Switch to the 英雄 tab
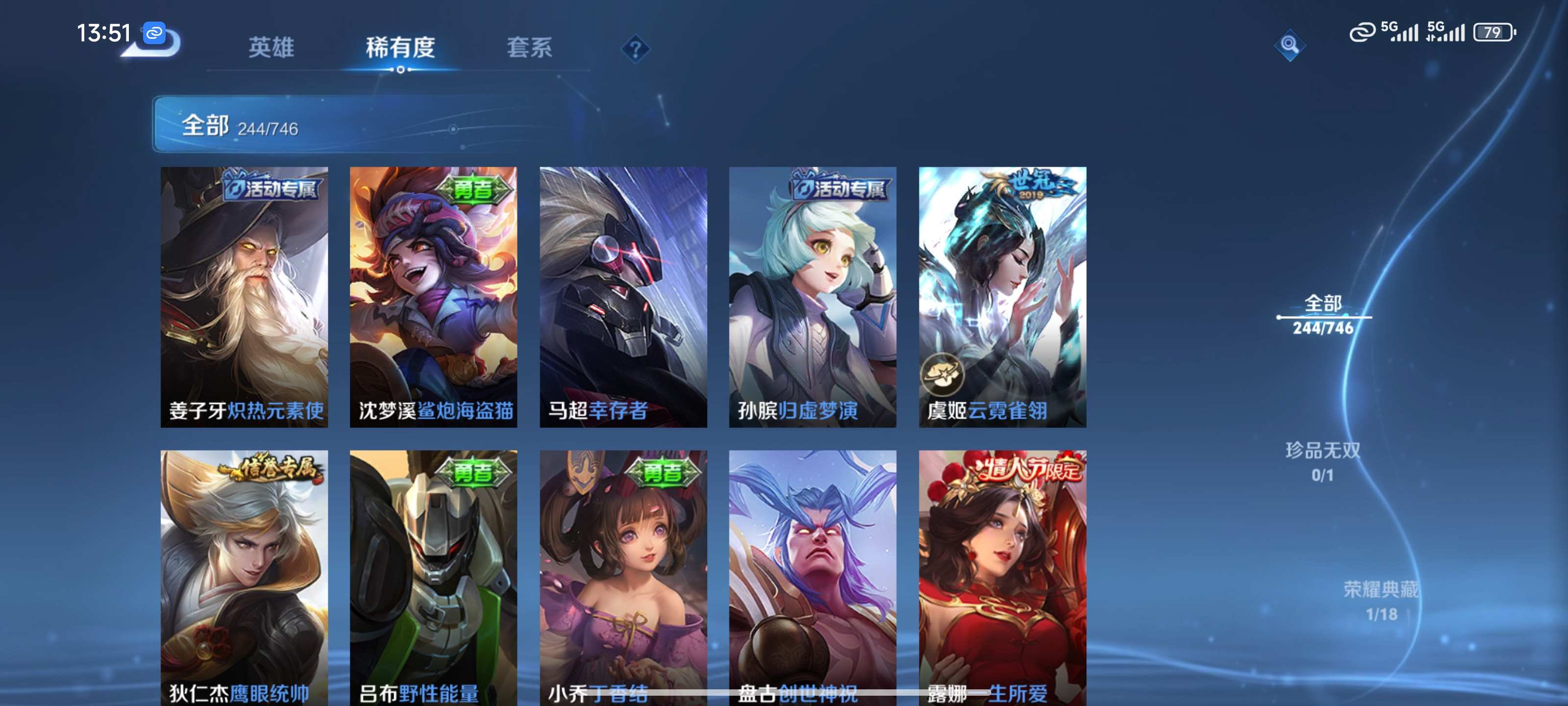This screenshot has height=706, width=1568. click(x=271, y=48)
